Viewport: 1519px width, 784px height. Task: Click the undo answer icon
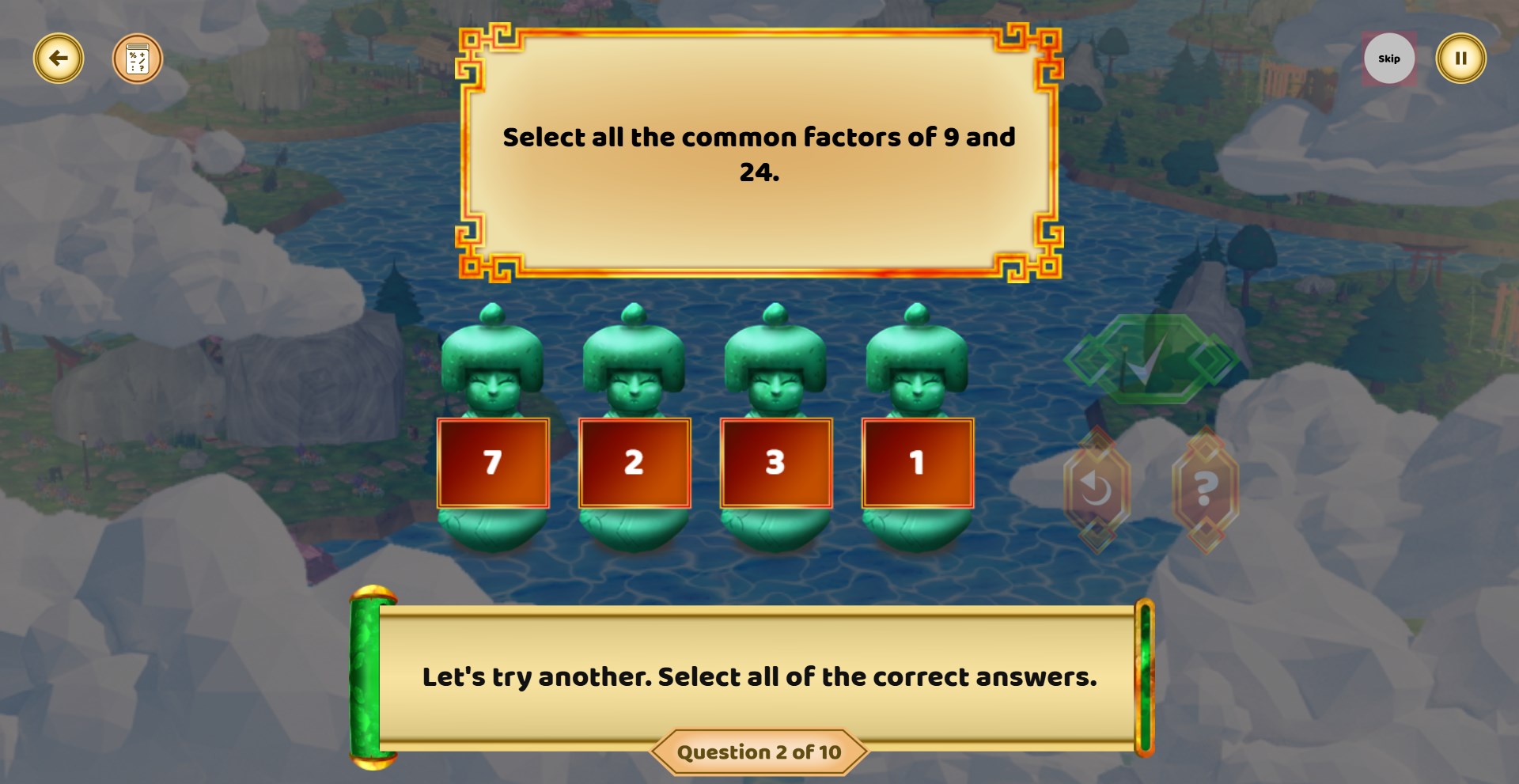[1098, 488]
